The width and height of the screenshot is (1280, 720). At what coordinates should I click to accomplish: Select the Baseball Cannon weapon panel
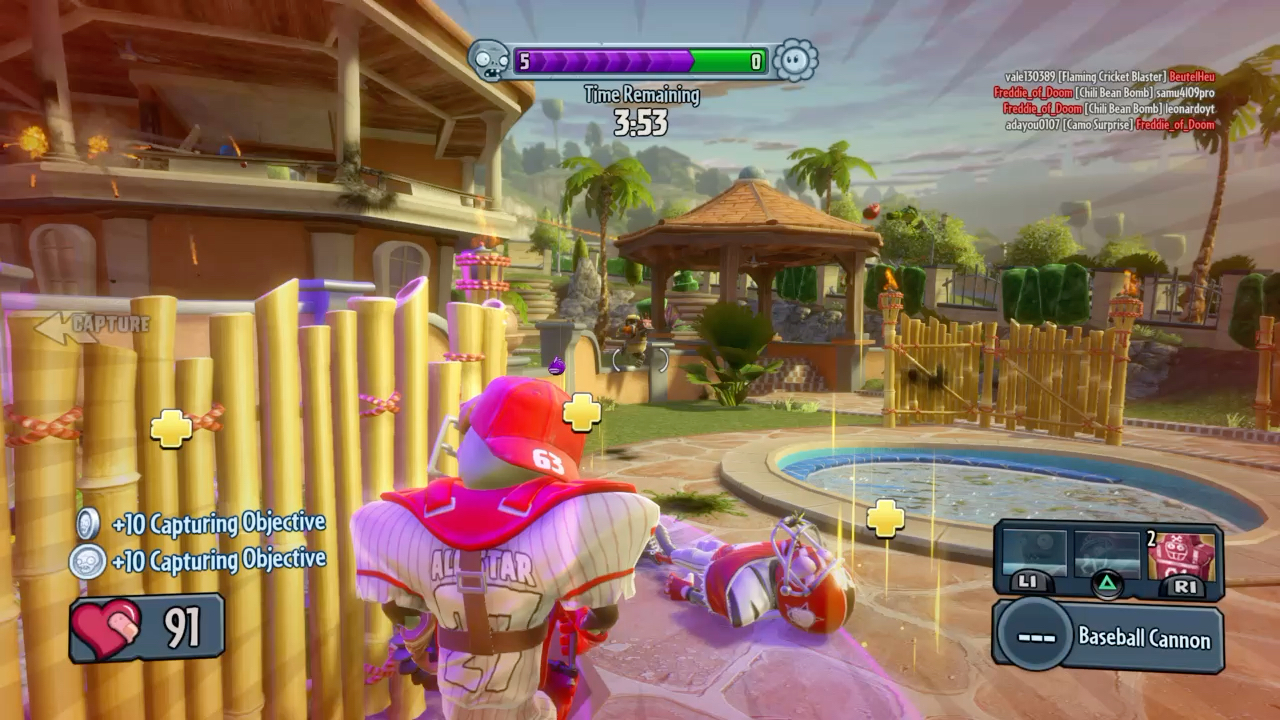click(x=1108, y=637)
